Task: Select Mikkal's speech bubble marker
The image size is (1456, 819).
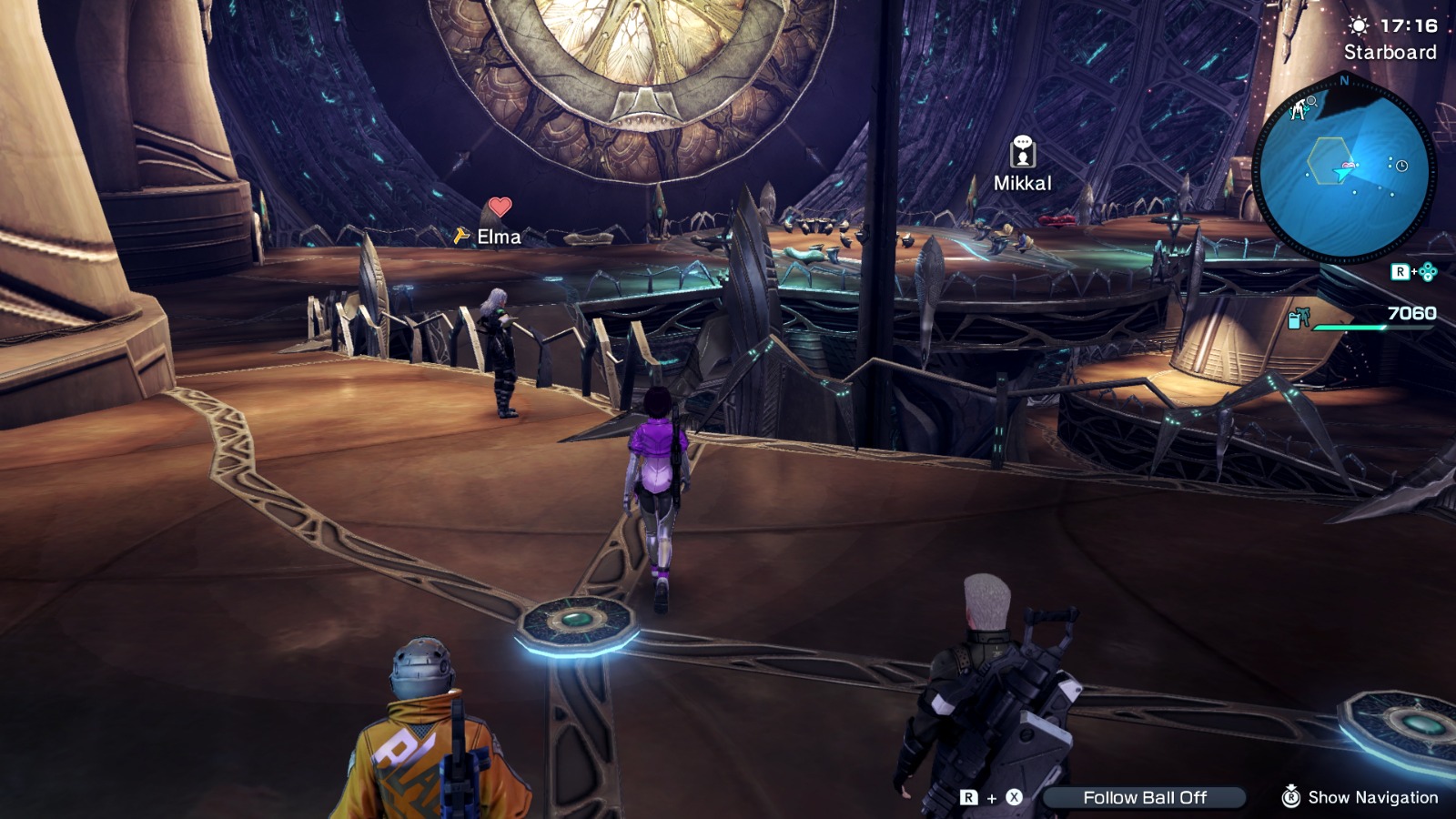Action: point(1023,151)
